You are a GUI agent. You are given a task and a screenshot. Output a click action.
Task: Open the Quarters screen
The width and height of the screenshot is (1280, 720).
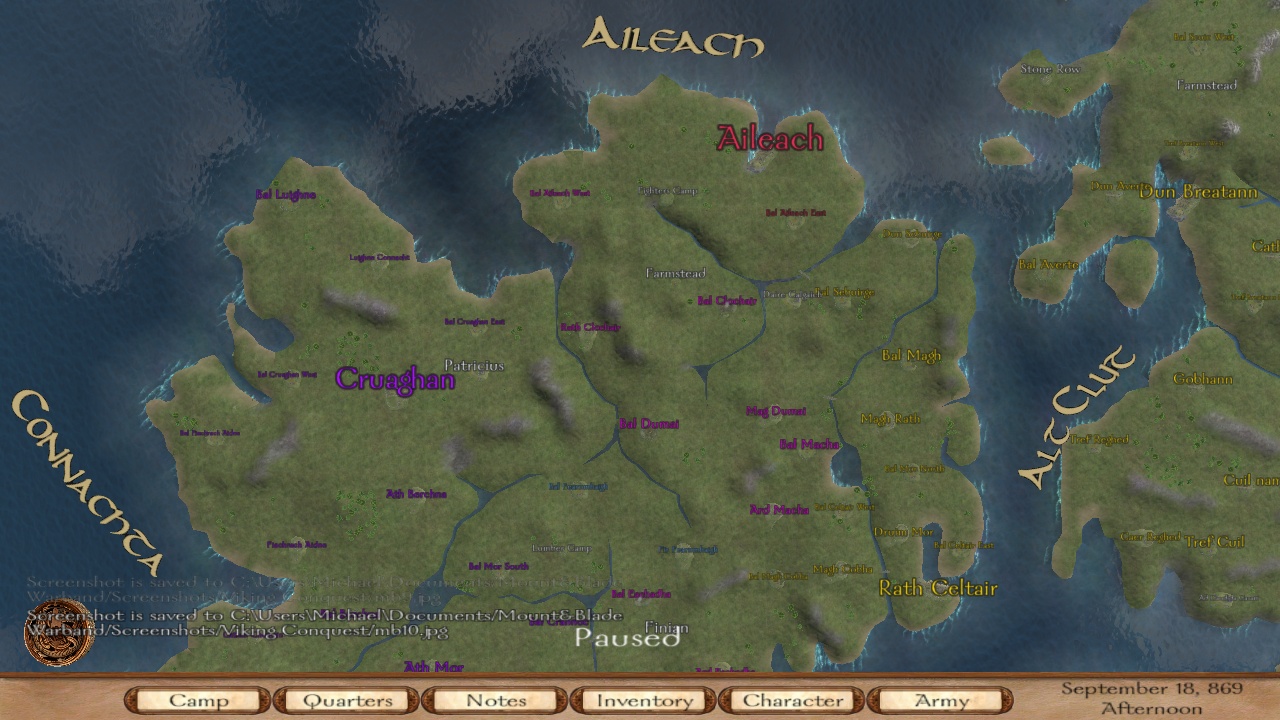(x=345, y=700)
